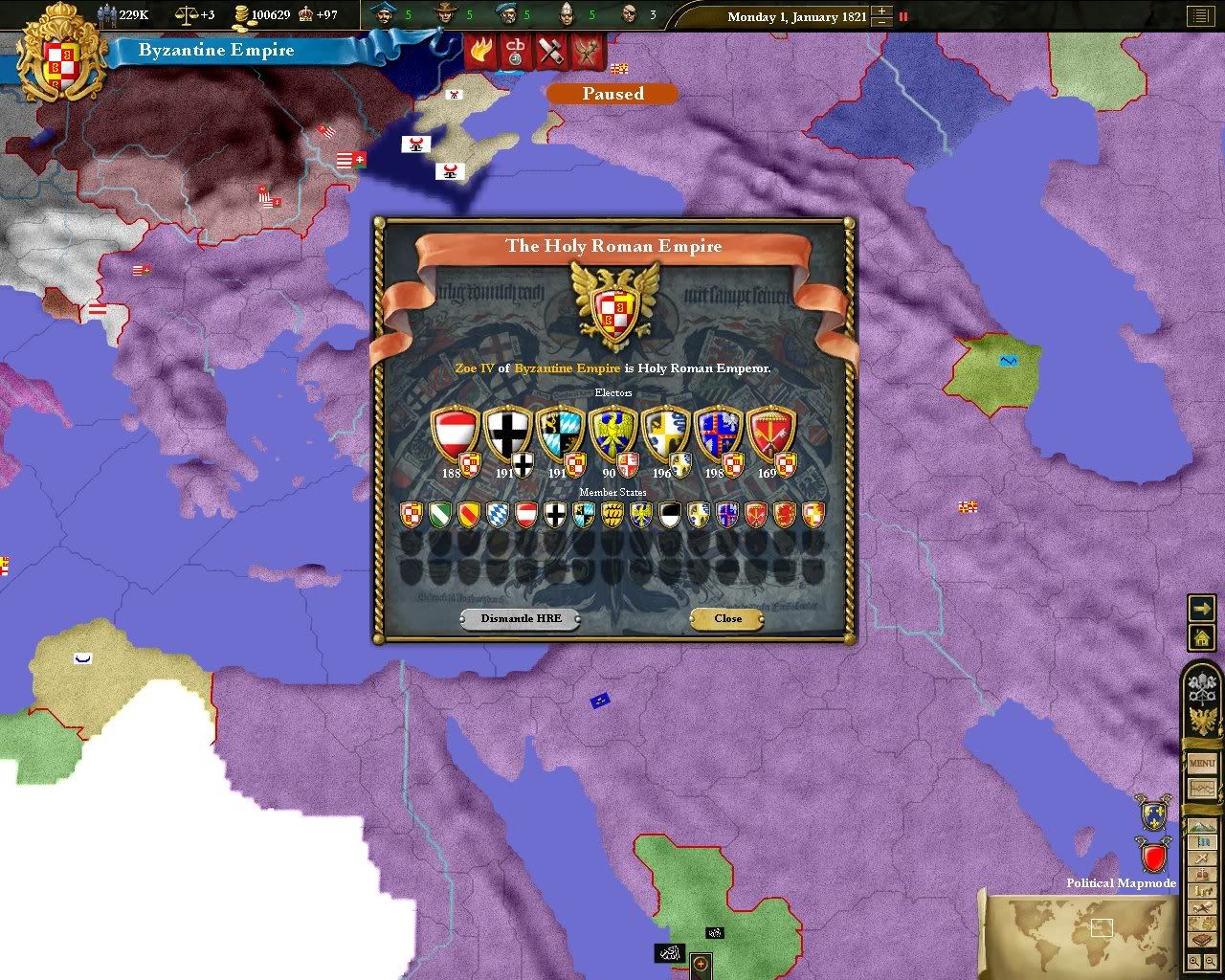The height and width of the screenshot is (980, 1225).
Task: Open the MENU panel
Action: (x=1201, y=765)
